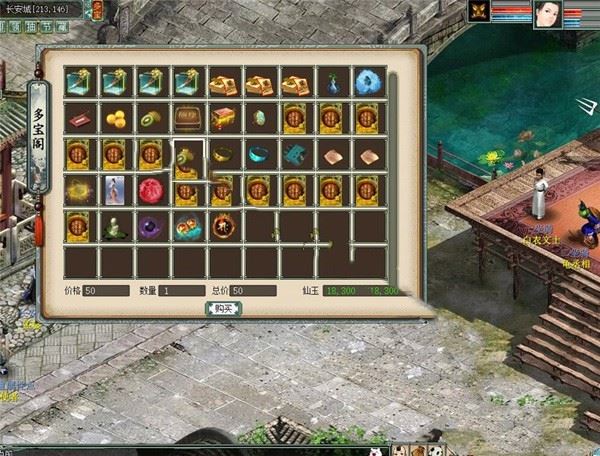600x456 pixels.
Task: Select the blue crystal flower item
Action: click(x=367, y=82)
